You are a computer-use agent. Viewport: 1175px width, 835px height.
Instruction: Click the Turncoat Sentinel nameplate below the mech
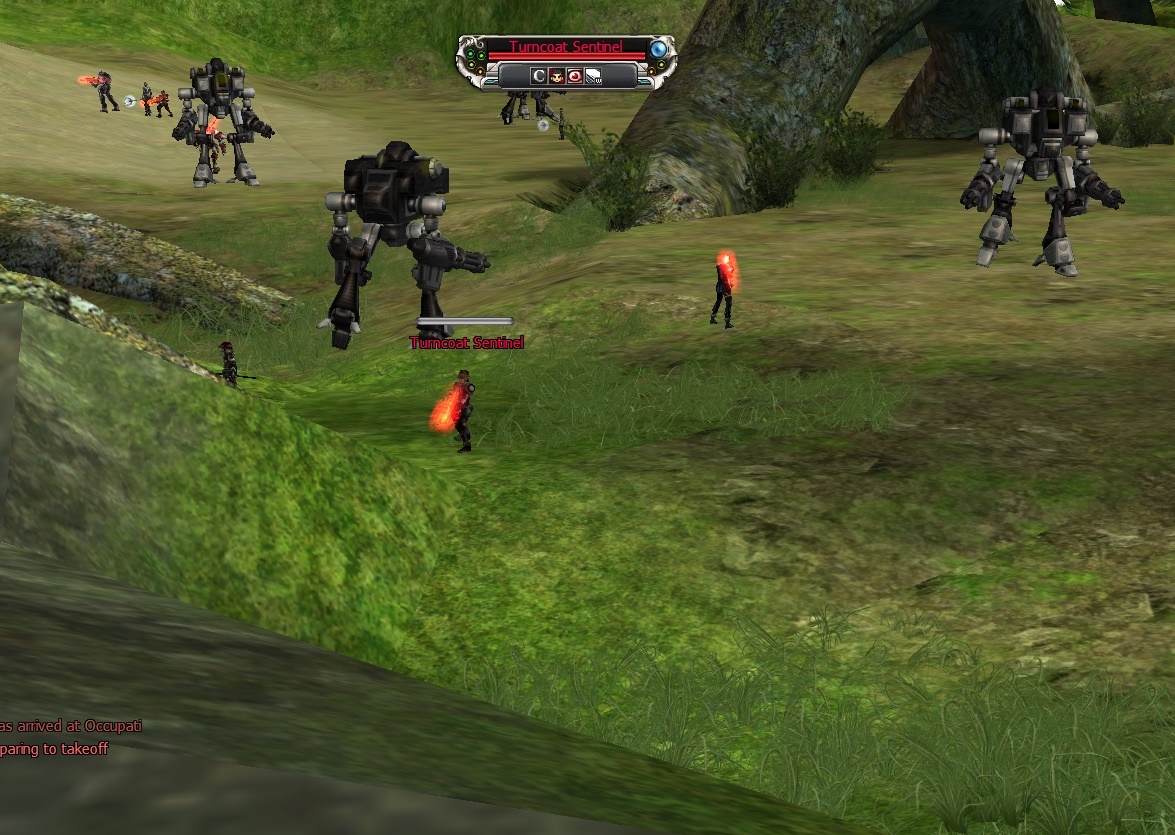pos(466,343)
